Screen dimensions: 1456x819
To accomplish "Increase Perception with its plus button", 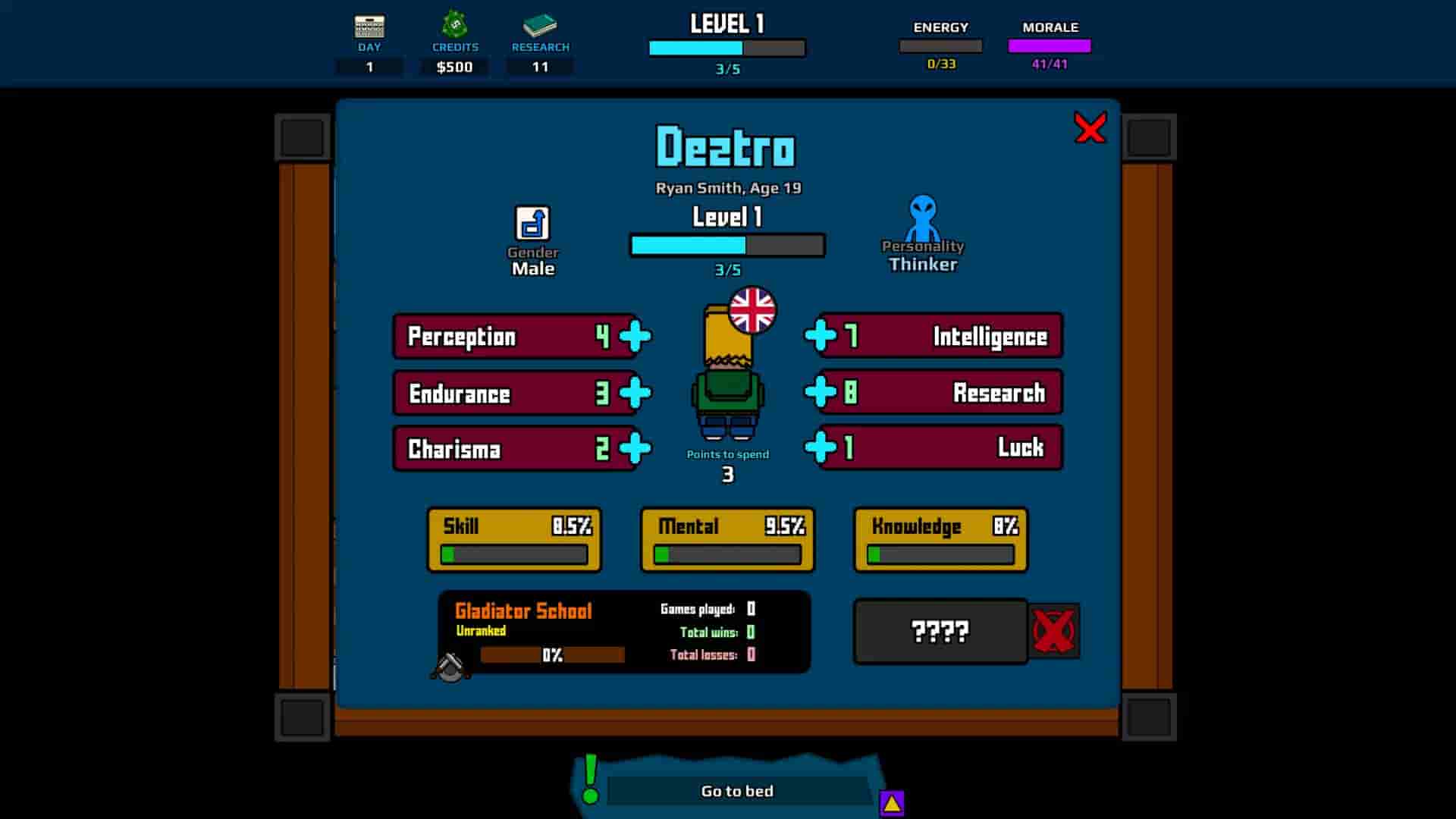I will point(634,335).
